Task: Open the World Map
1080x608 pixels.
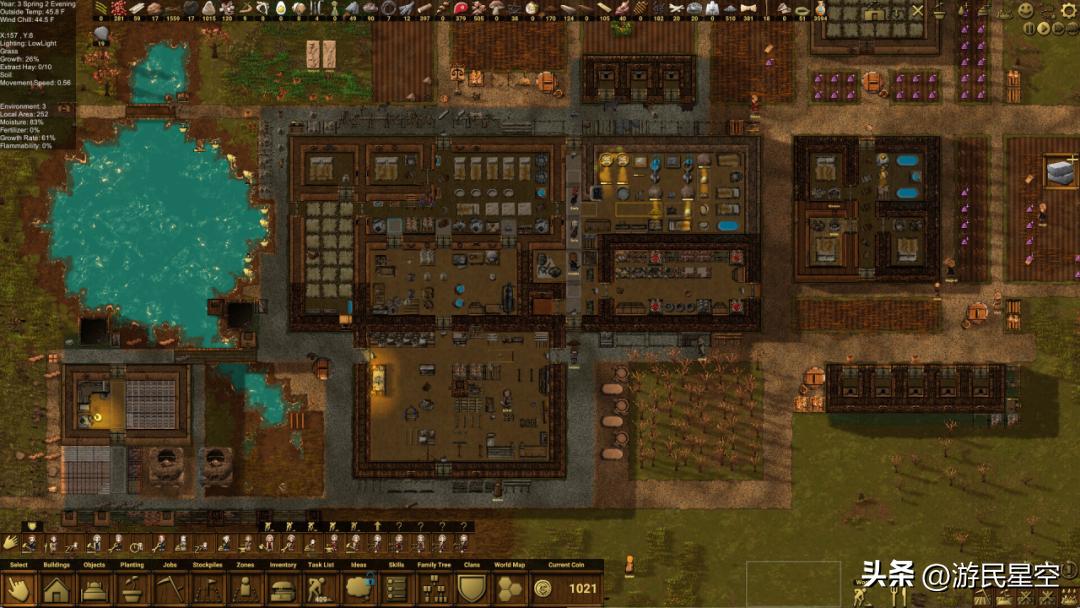Action: tap(510, 588)
